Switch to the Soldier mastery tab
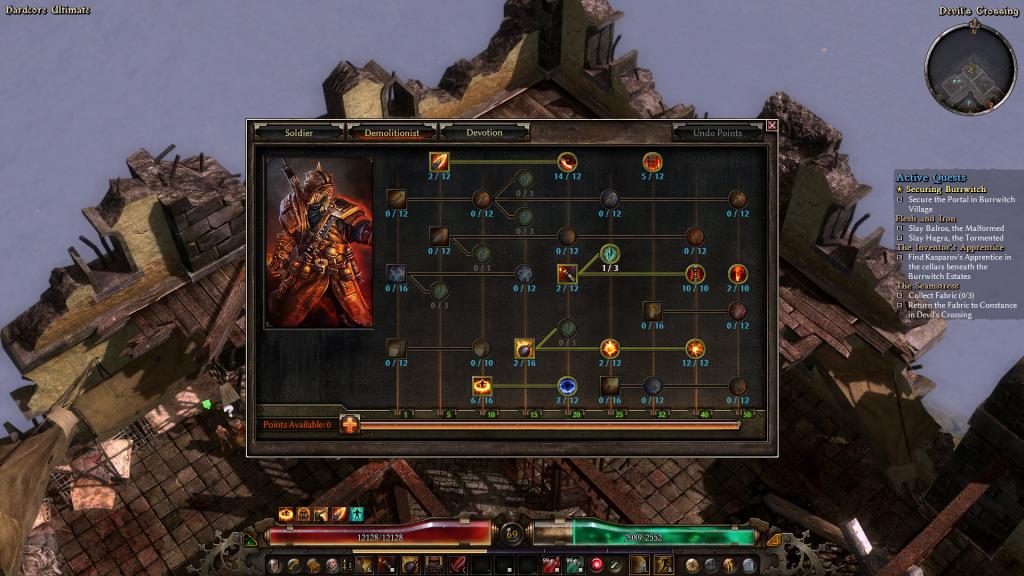Viewport: 1024px width, 576px height. [299, 132]
